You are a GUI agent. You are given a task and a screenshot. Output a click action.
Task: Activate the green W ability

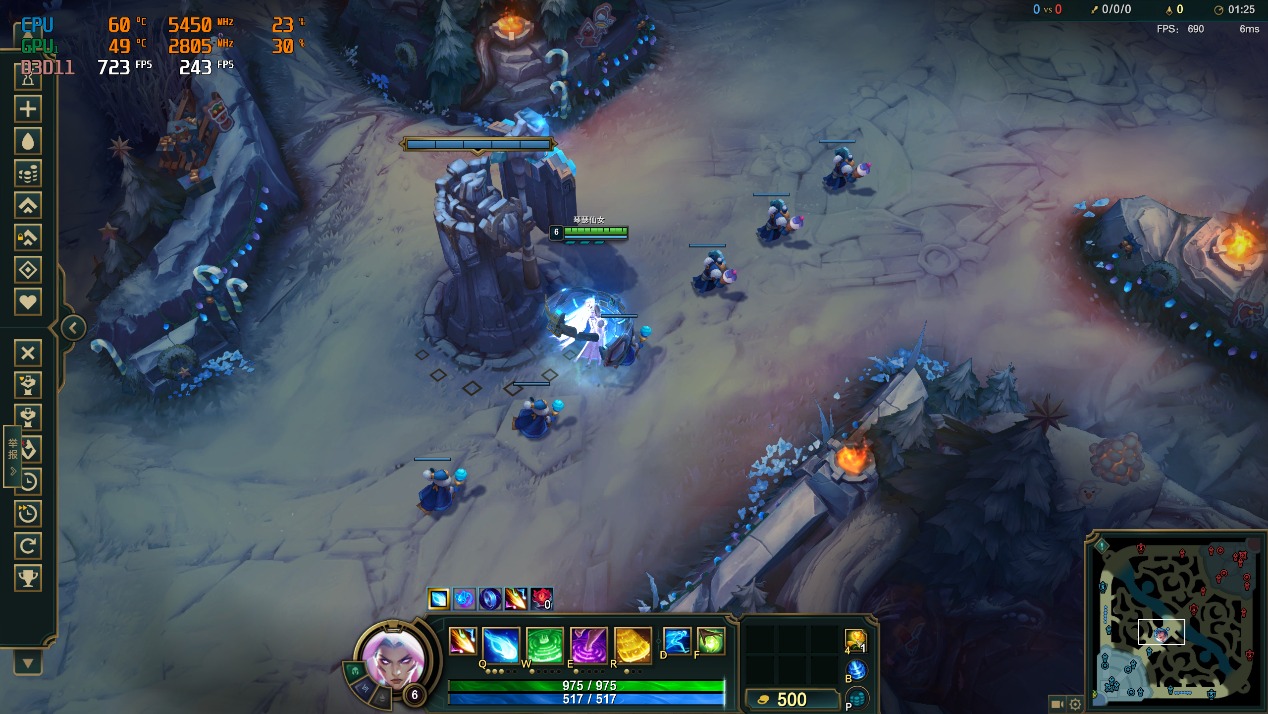pos(545,645)
